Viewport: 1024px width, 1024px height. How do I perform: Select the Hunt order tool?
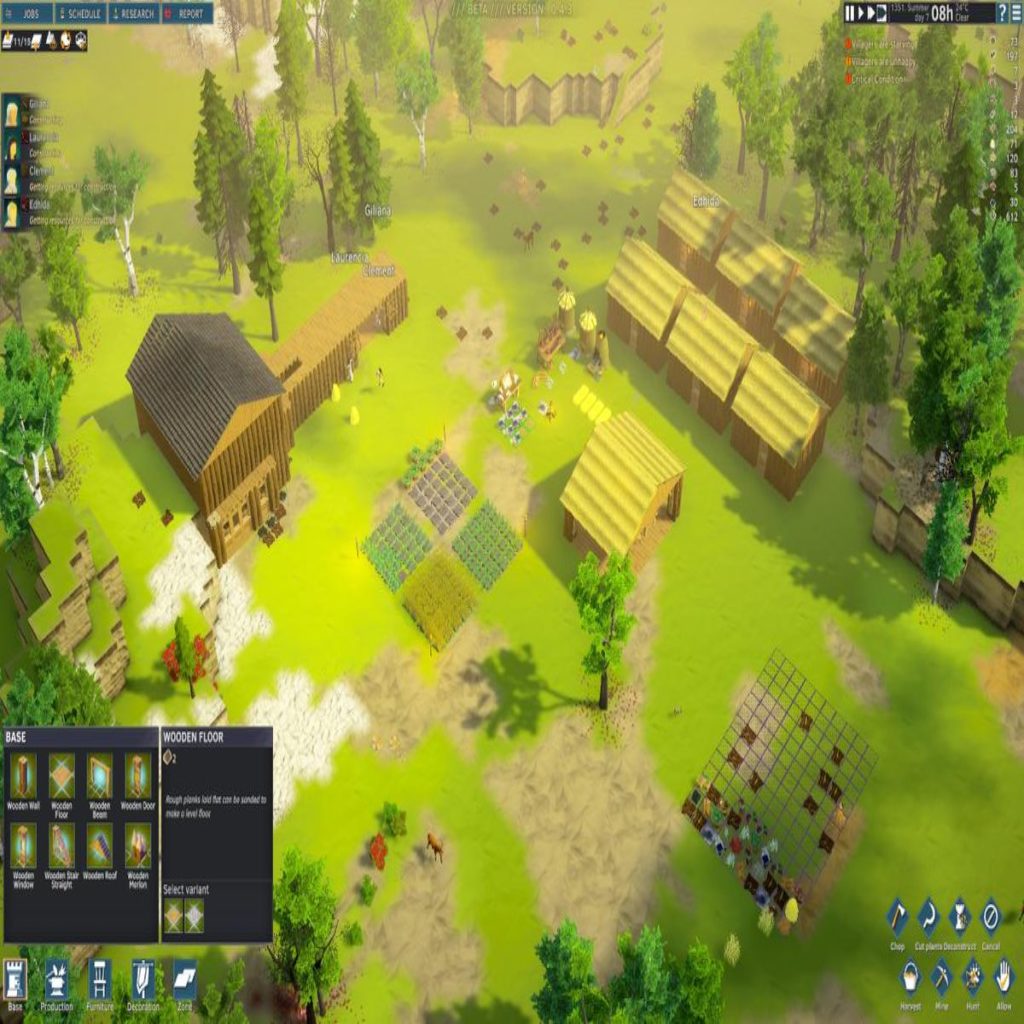click(x=972, y=976)
